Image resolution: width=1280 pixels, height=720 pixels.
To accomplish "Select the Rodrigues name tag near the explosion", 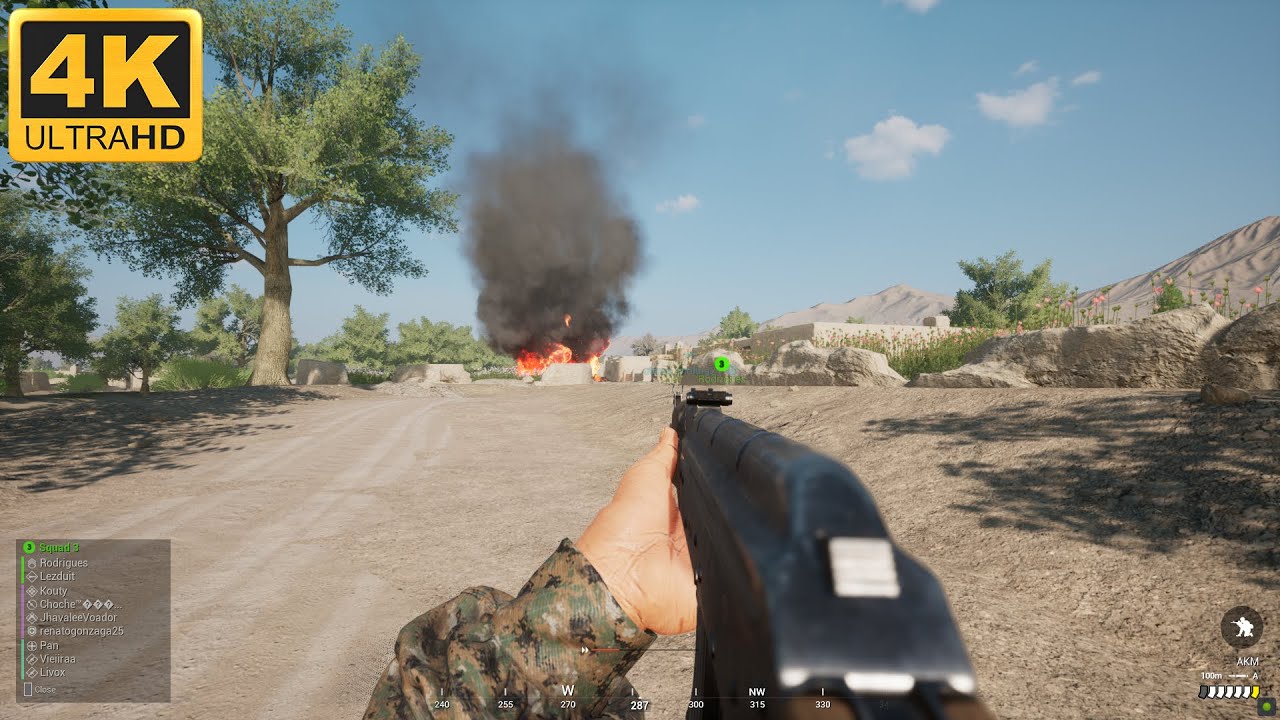I will (720, 377).
